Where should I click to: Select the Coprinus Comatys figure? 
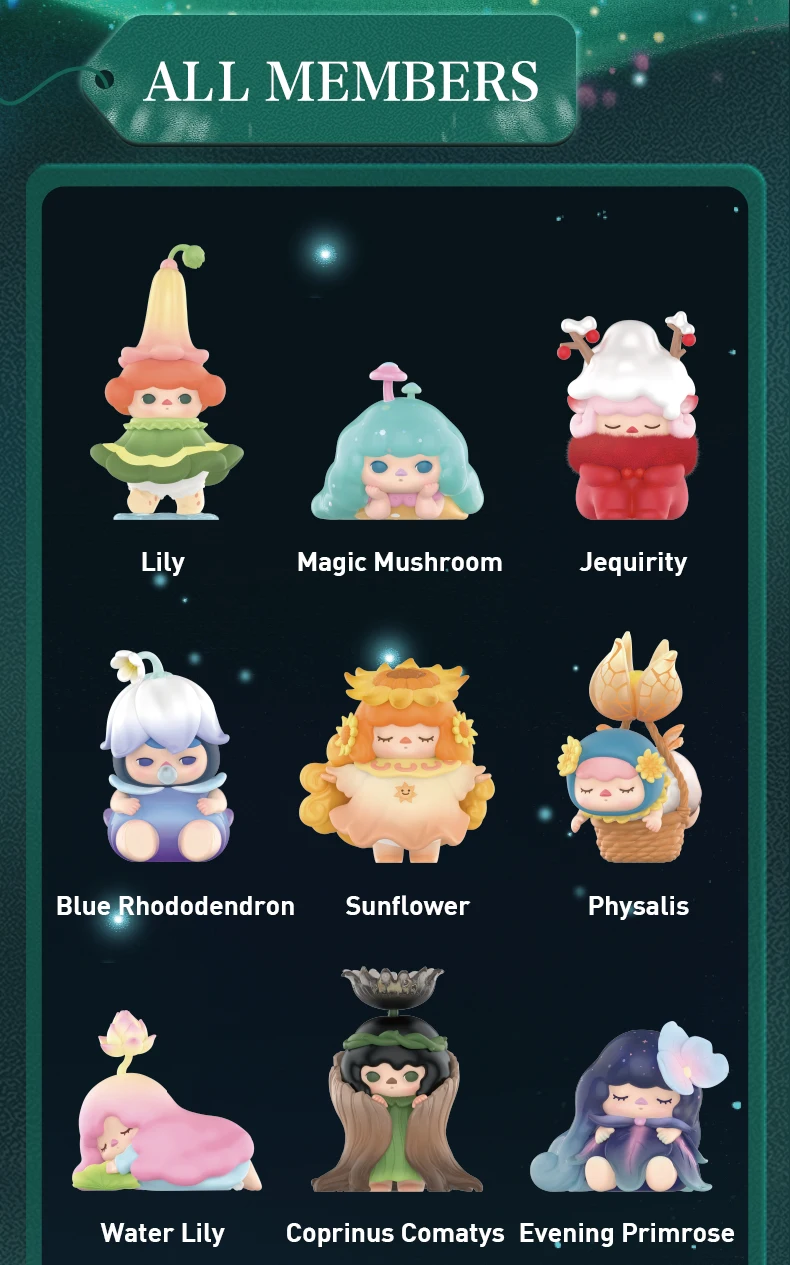[391, 1090]
